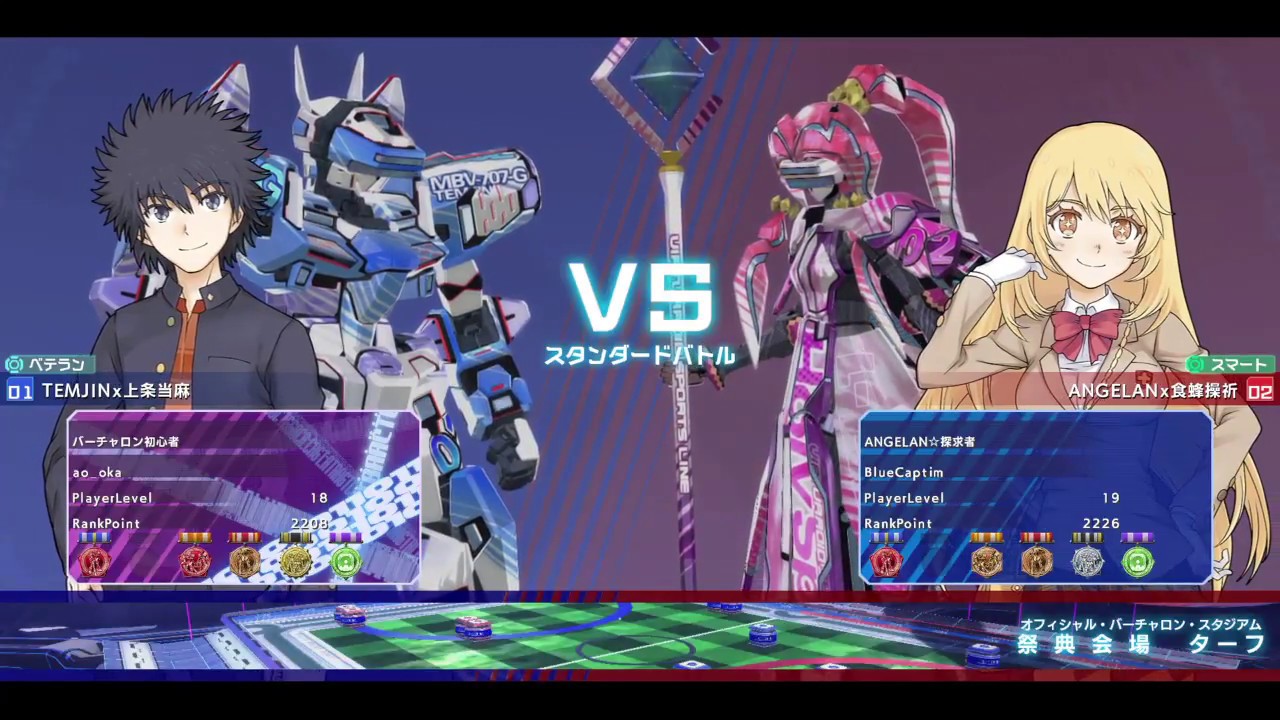Expand the ANGELAN☆探求者 title panel
Image resolution: width=1280 pixels, height=720 pixels.
[x=917, y=441]
